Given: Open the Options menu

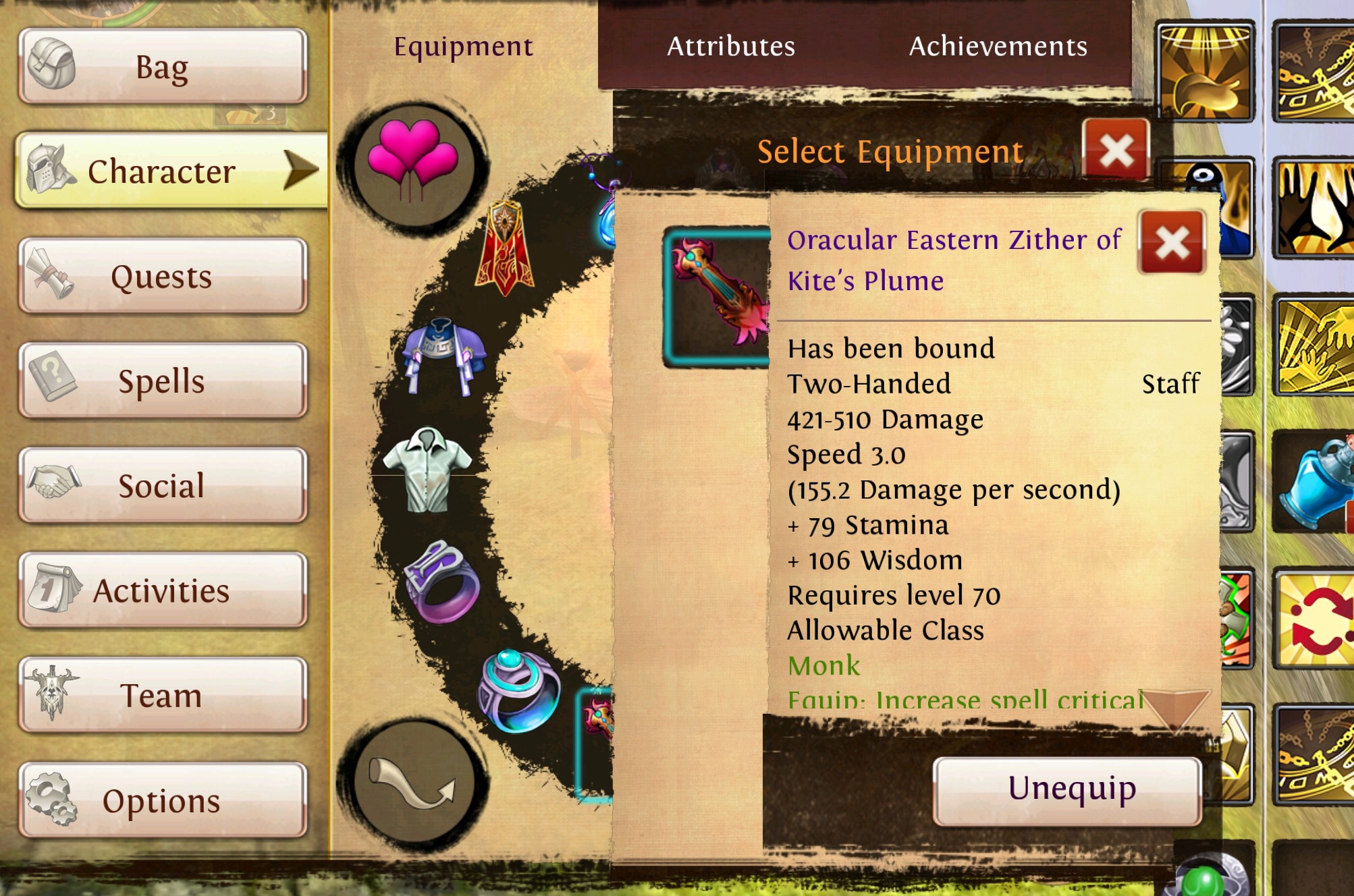Looking at the screenshot, I should (x=163, y=801).
